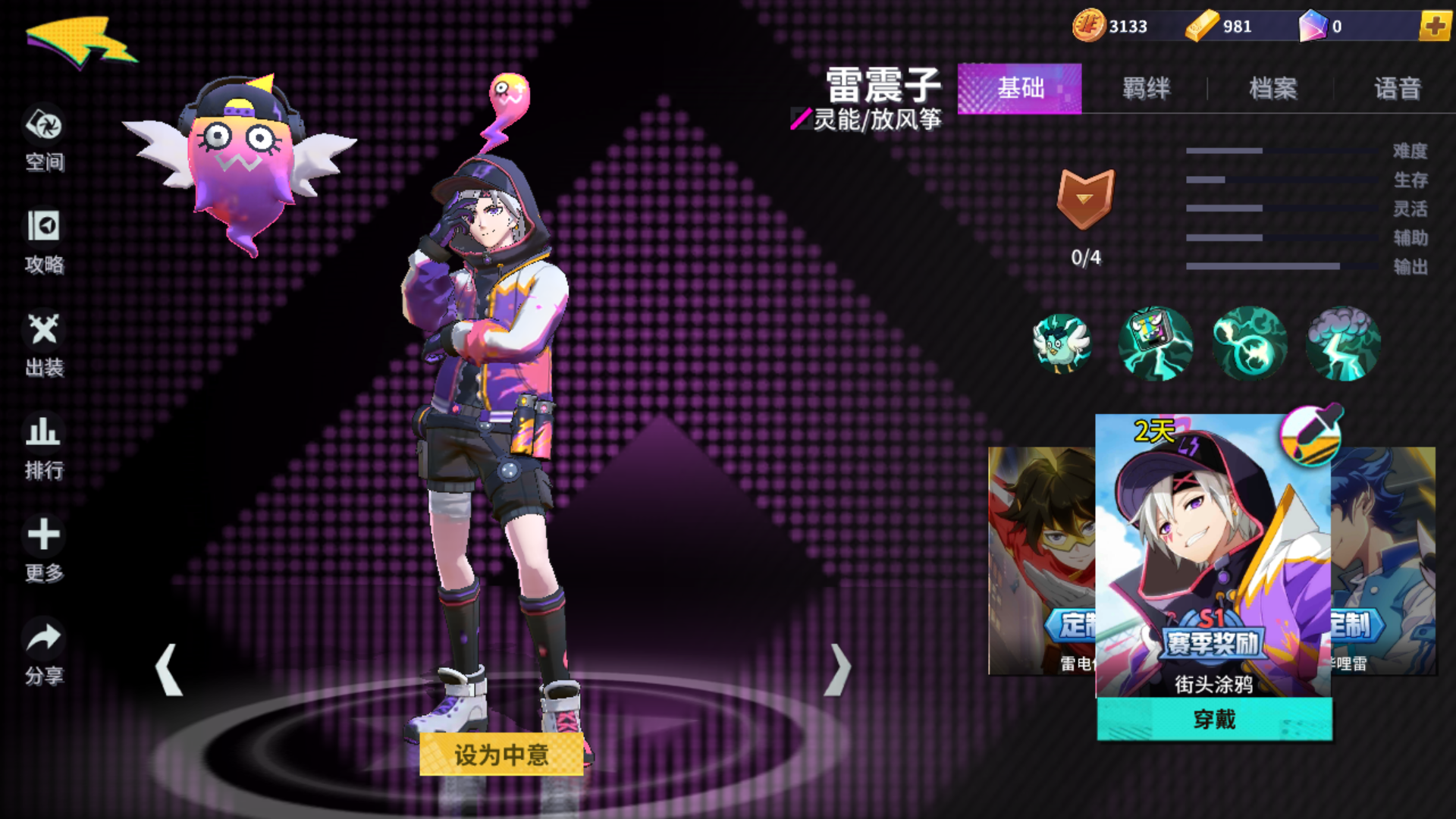Open the second skill with TV icon
The image size is (1456, 819).
[1155, 344]
